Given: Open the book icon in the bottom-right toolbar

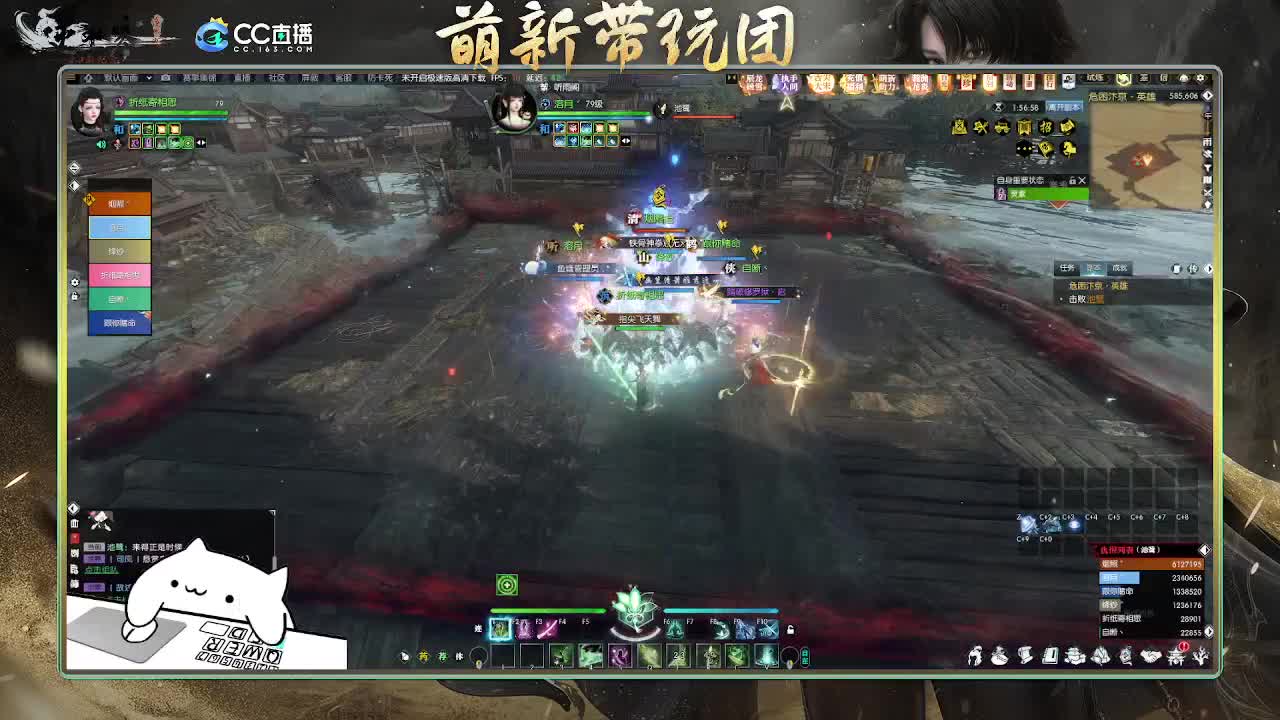Looking at the screenshot, I should tap(1051, 656).
